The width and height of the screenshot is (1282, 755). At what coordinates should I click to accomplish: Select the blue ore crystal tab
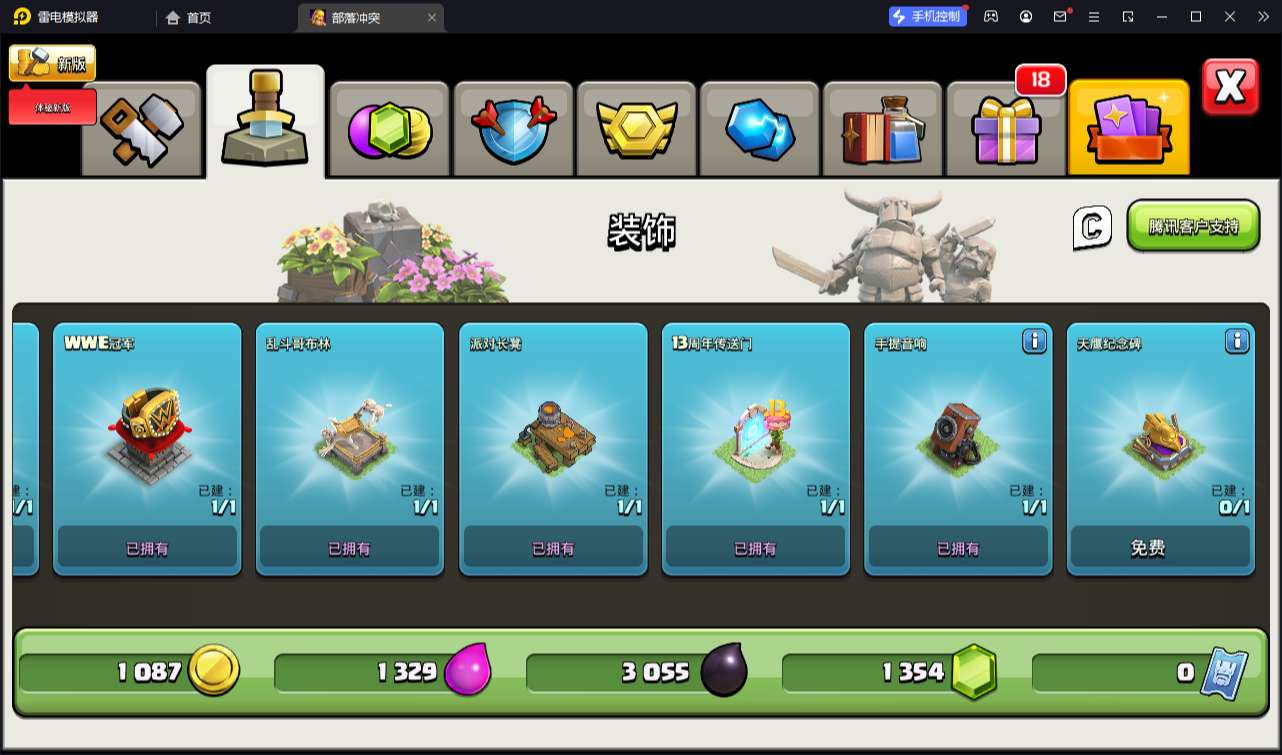click(x=759, y=129)
